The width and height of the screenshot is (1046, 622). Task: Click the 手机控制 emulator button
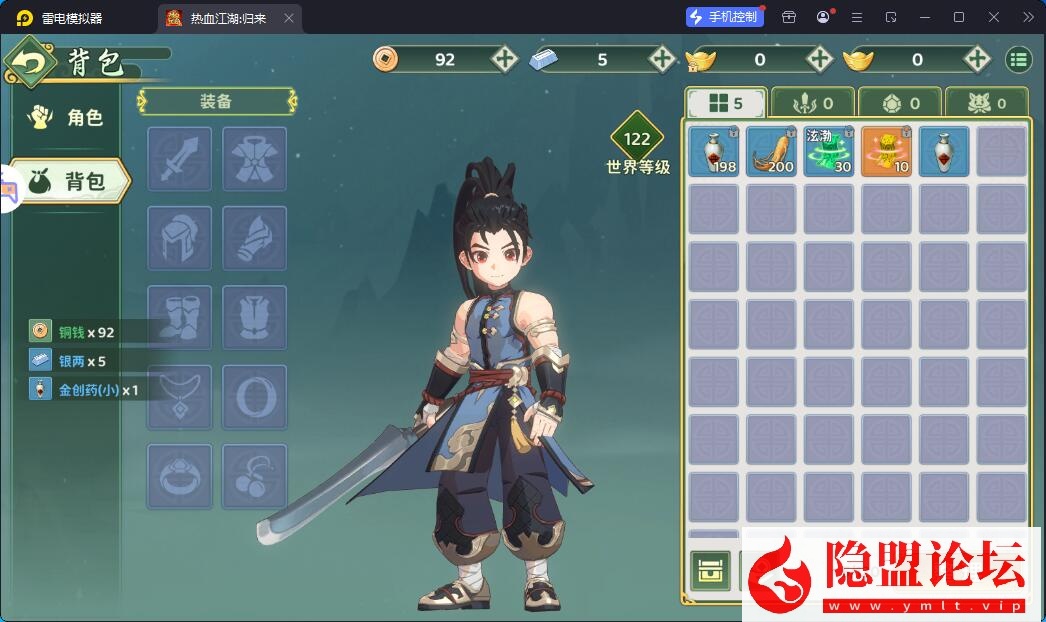click(725, 17)
